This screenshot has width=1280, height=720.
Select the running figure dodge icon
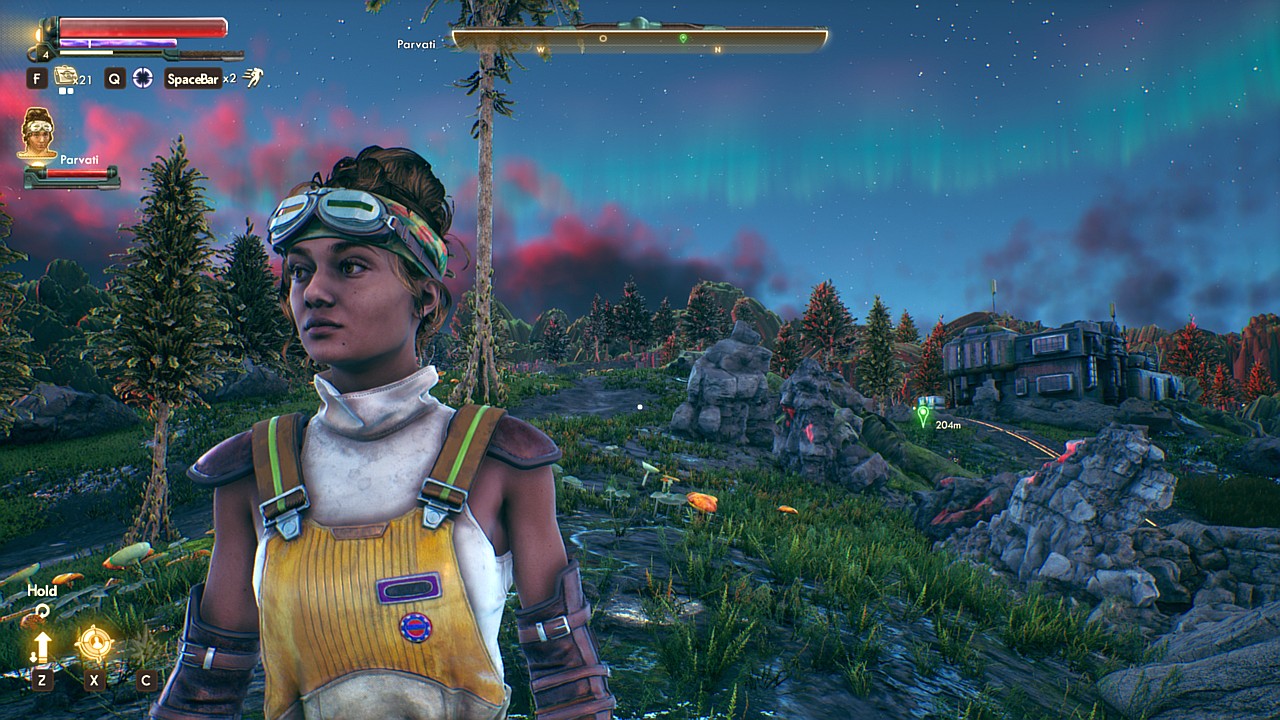pos(254,77)
